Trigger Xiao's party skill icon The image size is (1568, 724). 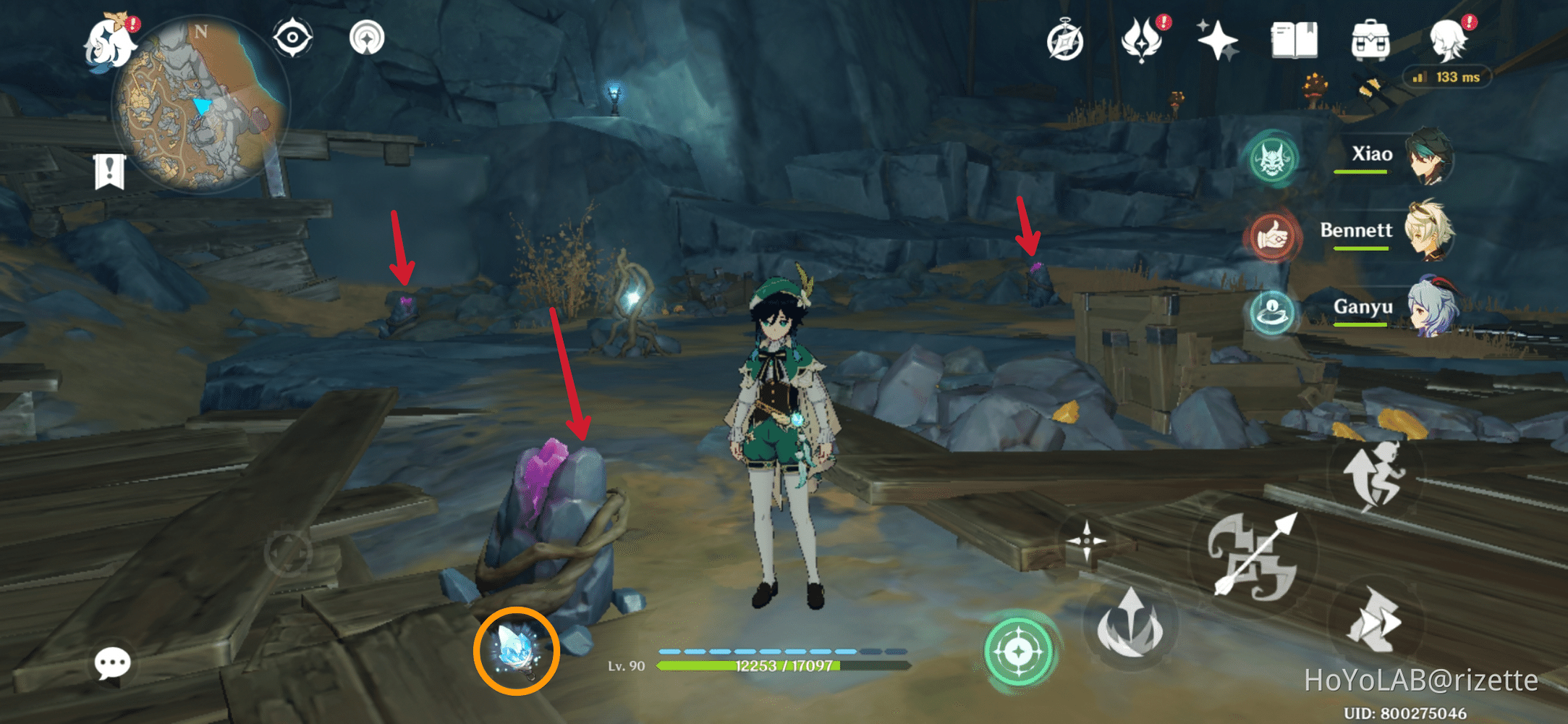click(x=1274, y=161)
